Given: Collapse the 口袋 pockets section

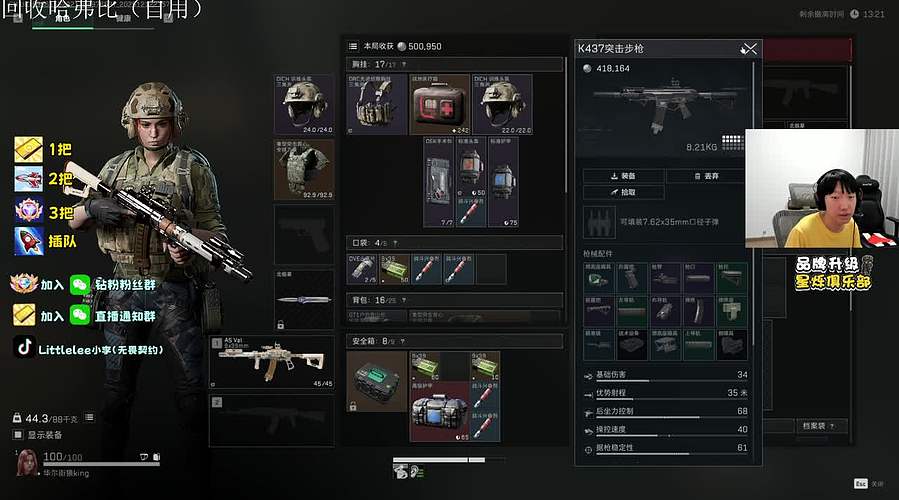Looking at the screenshot, I should click(x=398, y=243).
